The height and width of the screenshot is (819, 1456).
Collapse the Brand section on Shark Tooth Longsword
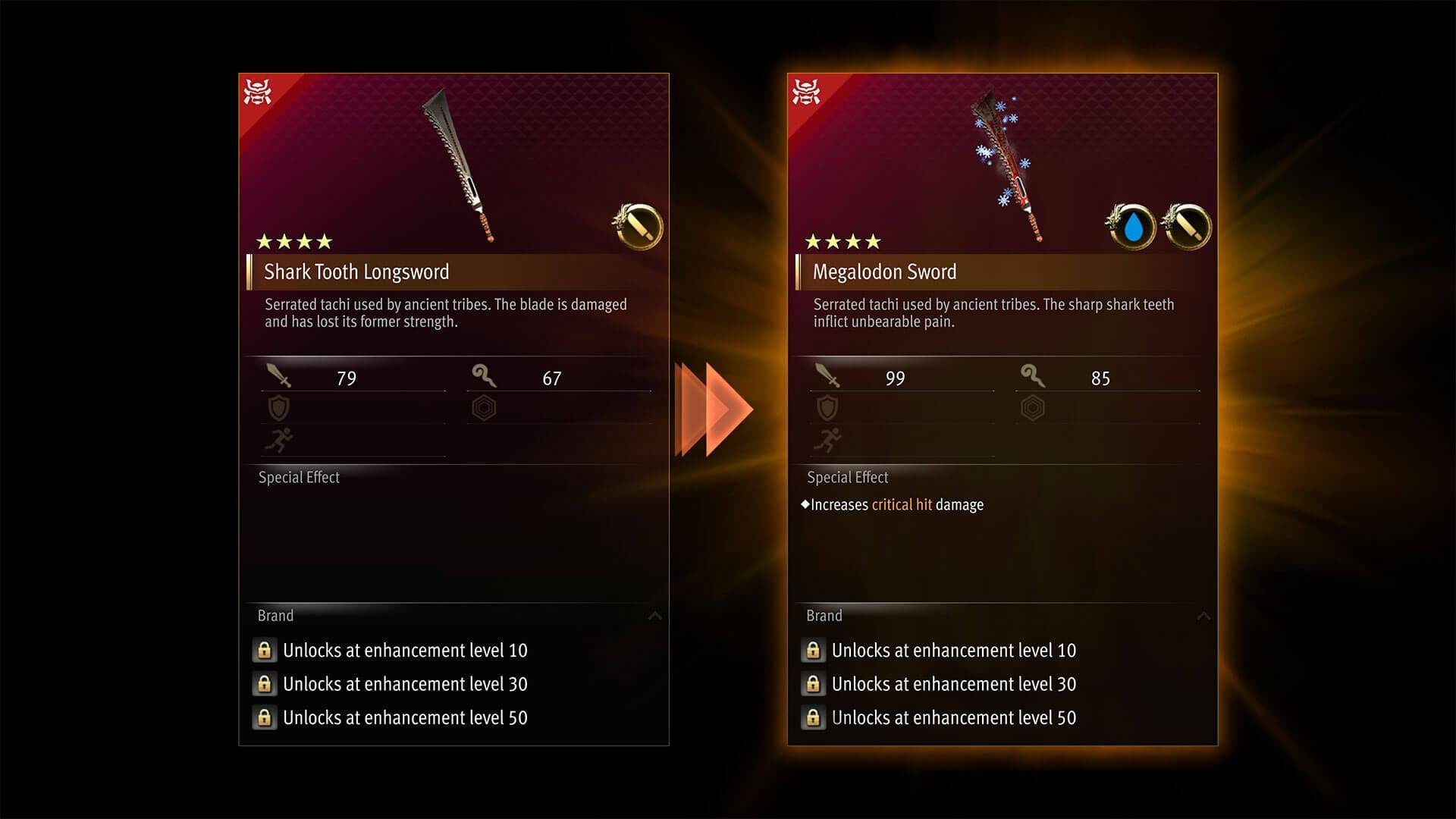pos(657,617)
